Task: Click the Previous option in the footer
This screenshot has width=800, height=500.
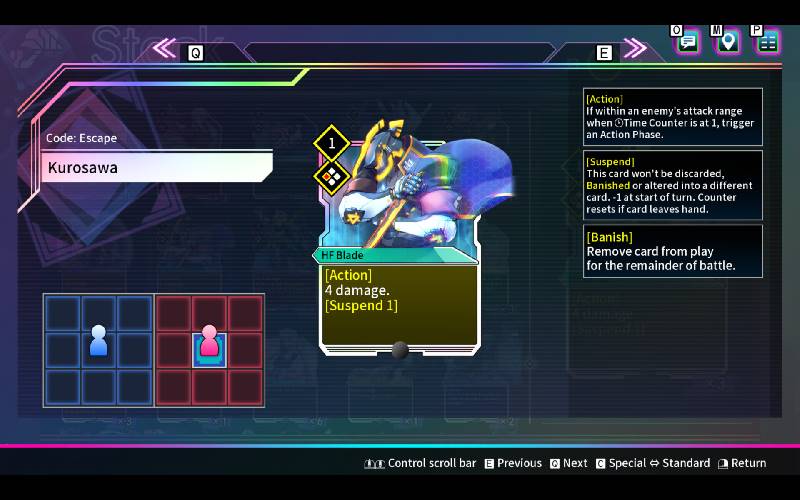Action: tap(512, 463)
